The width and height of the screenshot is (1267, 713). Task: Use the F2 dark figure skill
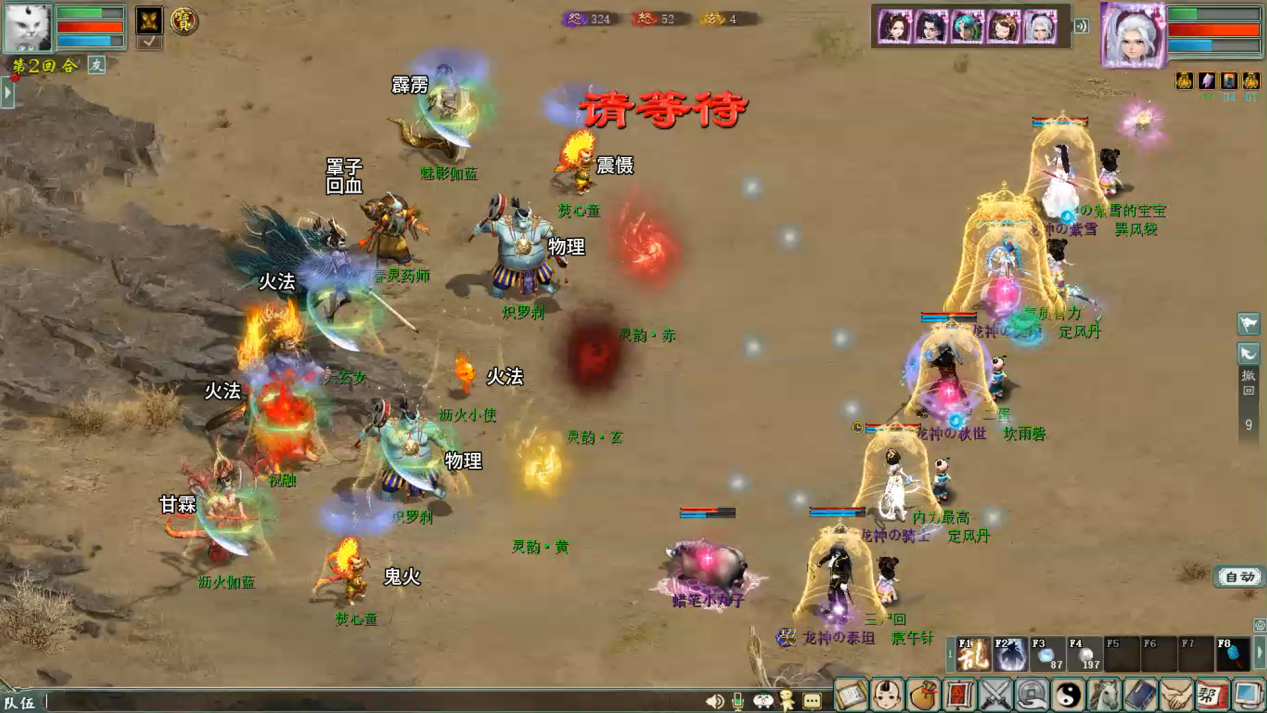pos(1010,654)
